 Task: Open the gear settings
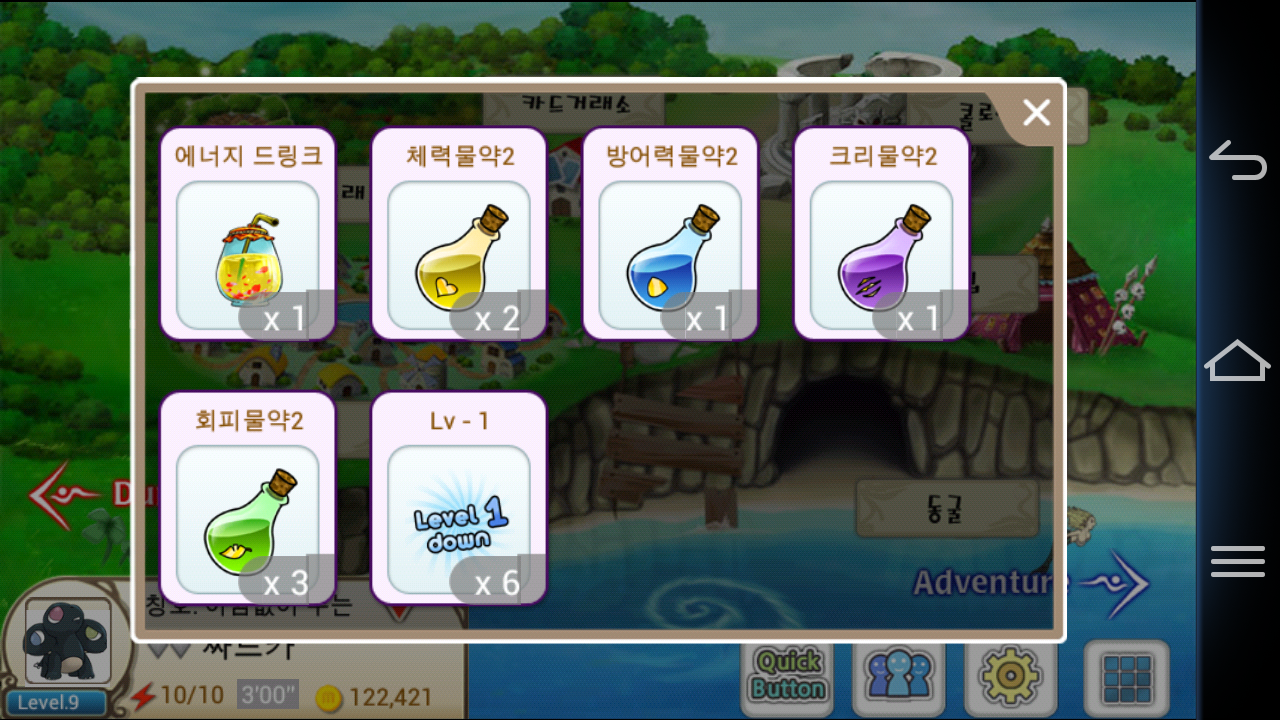tap(1011, 675)
